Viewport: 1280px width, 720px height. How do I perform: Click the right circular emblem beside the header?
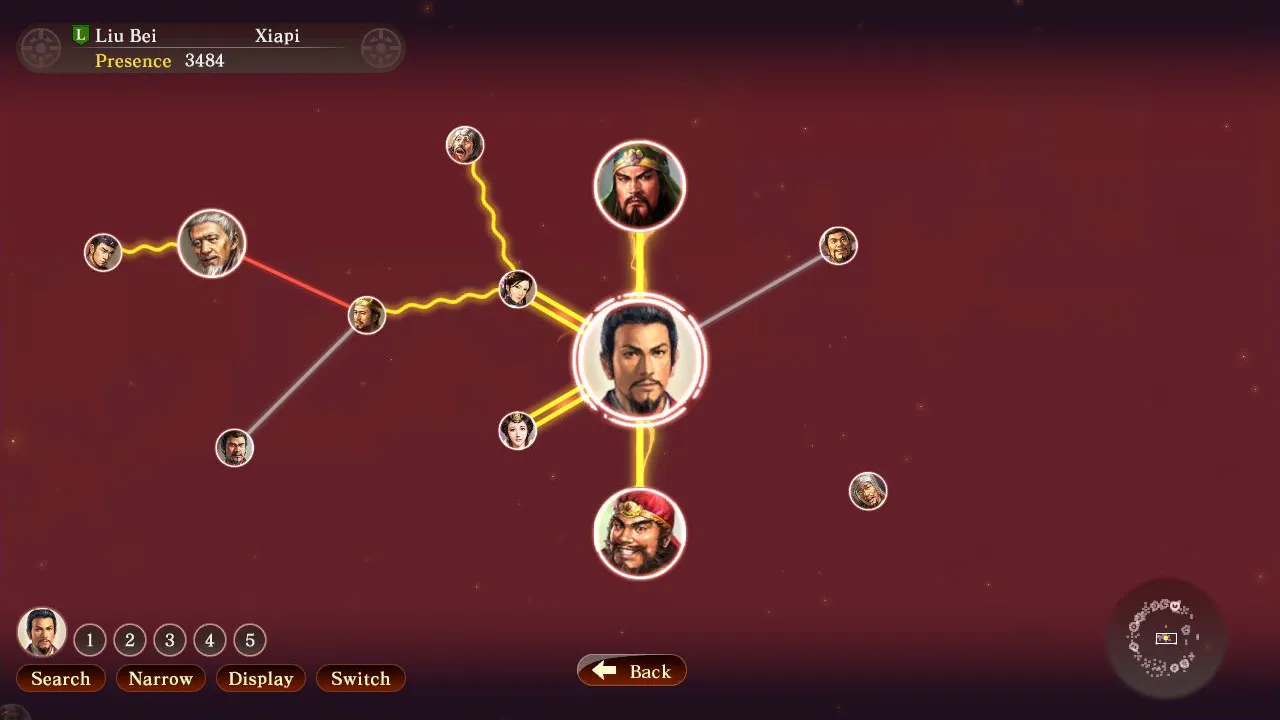pyautogui.click(x=381, y=47)
